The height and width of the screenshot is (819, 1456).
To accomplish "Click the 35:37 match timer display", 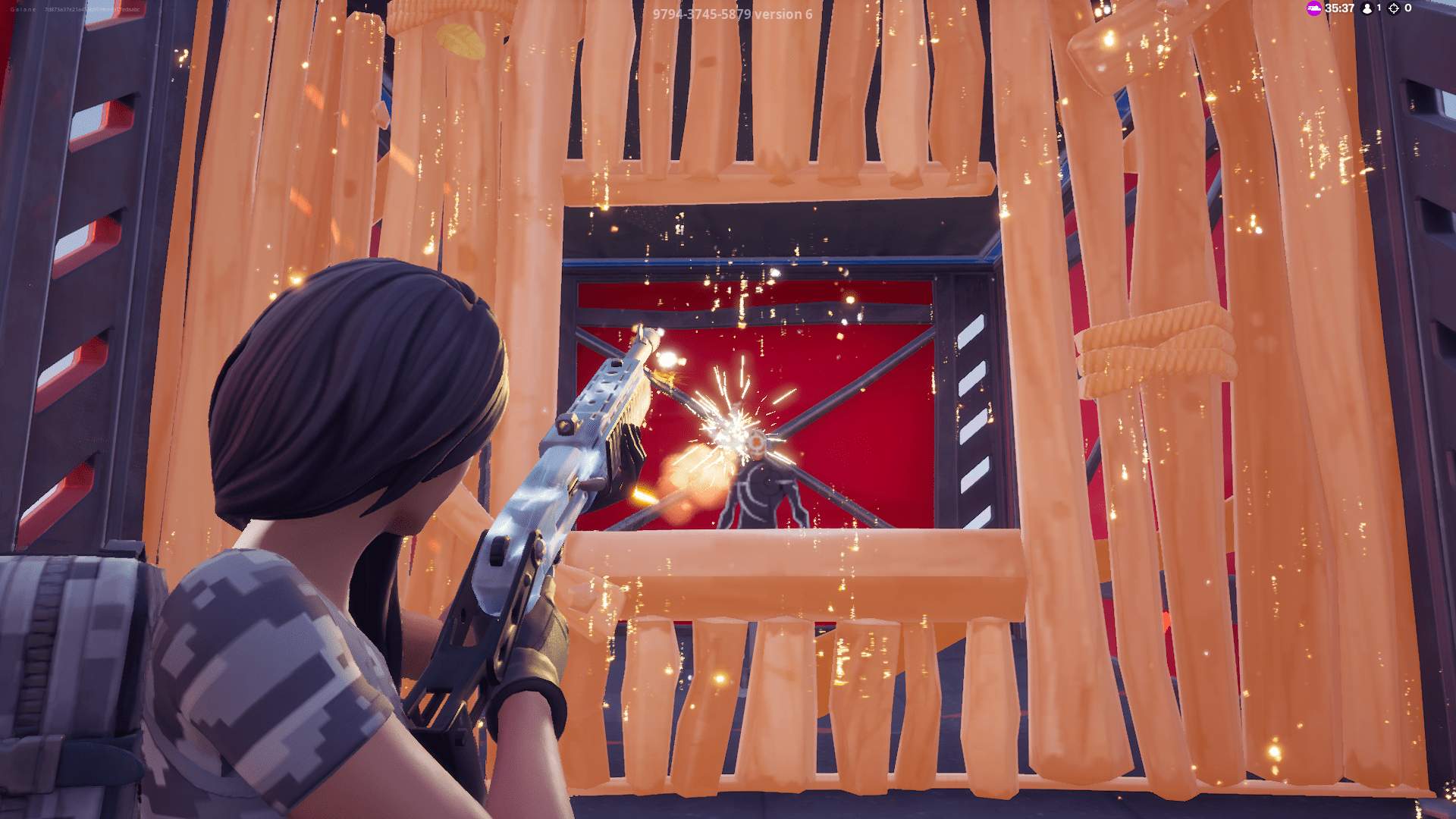I will [1338, 8].
